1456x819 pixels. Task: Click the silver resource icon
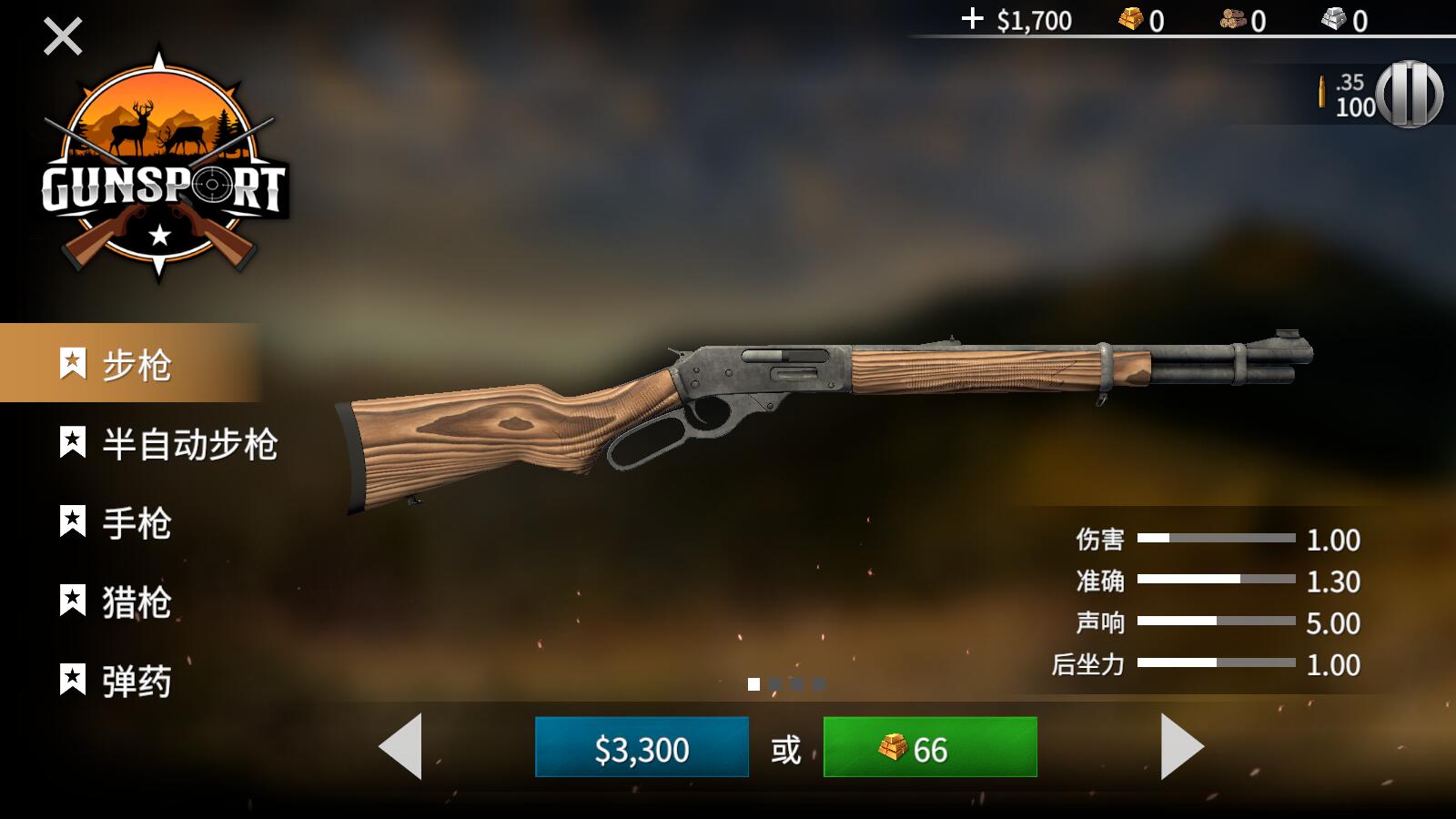(1330, 20)
